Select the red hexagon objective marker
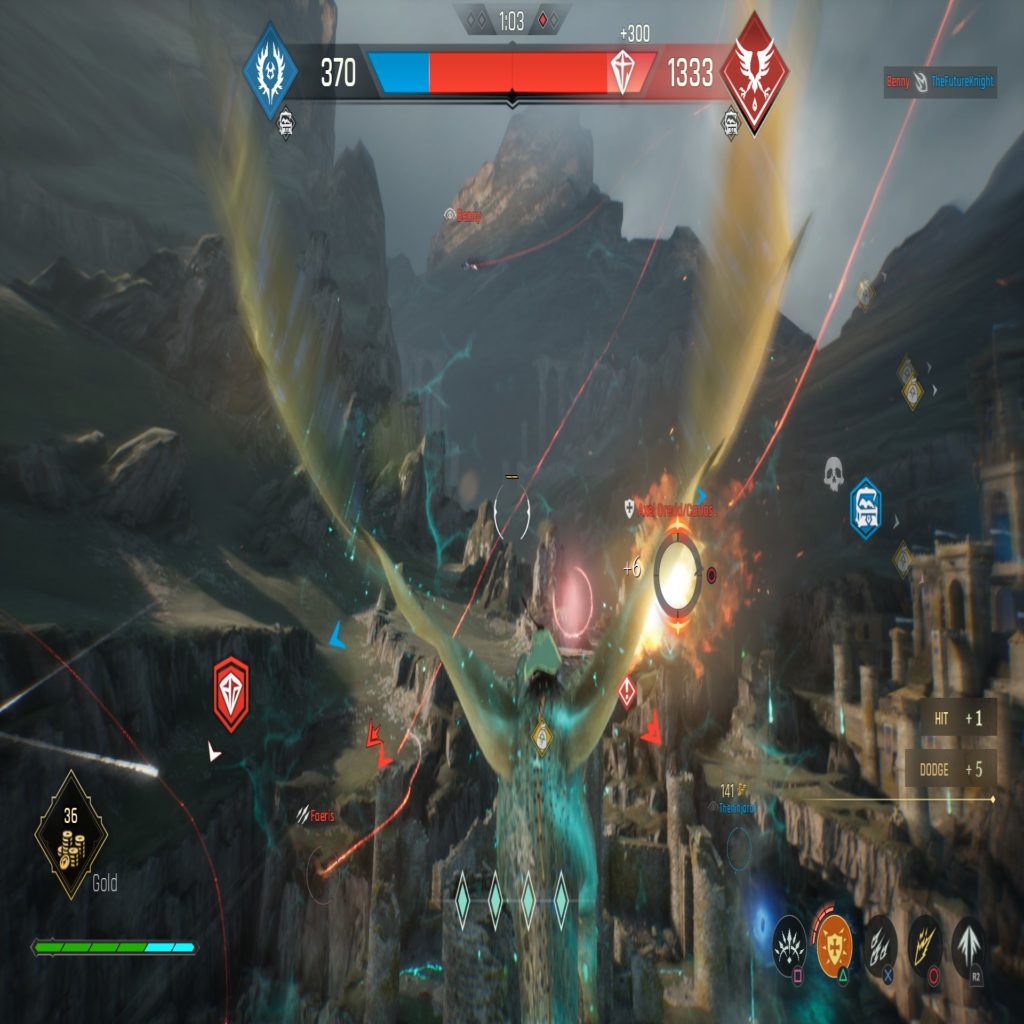The width and height of the screenshot is (1024, 1024). (x=231, y=694)
